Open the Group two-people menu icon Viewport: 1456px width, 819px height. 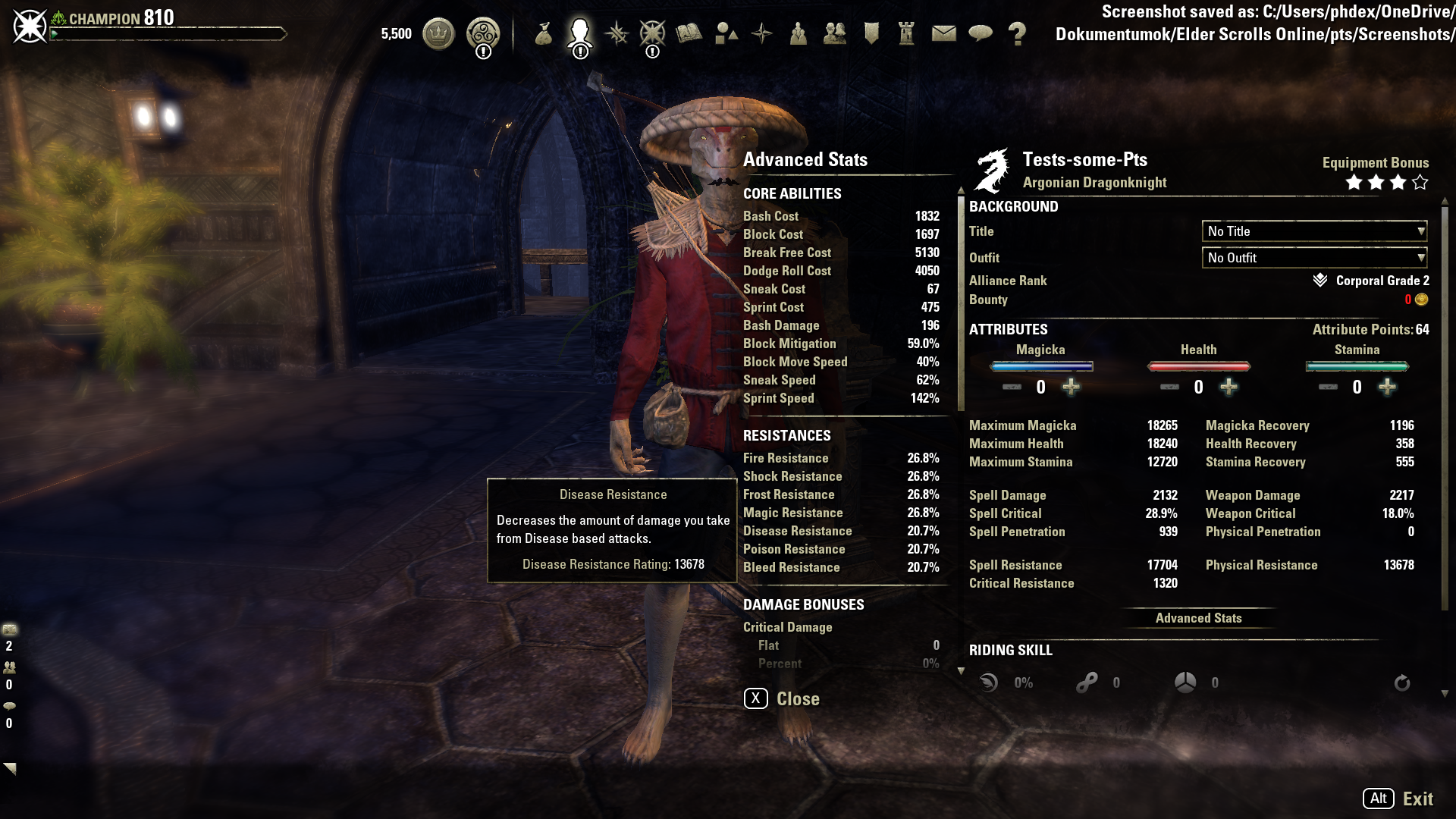pyautogui.click(x=835, y=33)
